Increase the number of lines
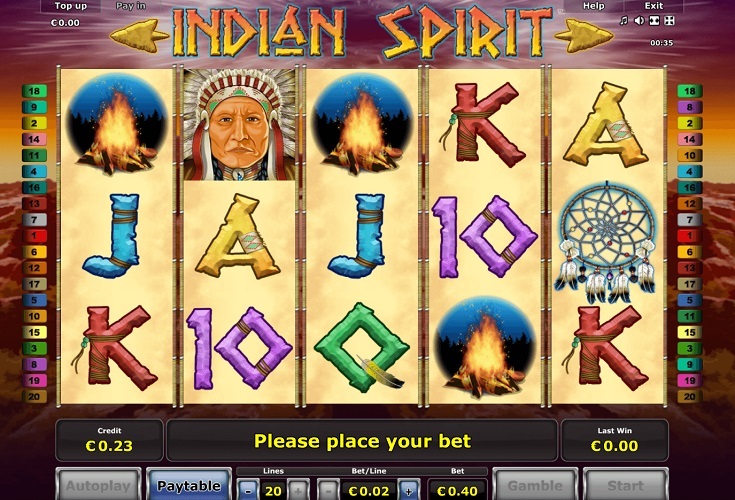Image resolution: width=735 pixels, height=500 pixels. [x=297, y=491]
